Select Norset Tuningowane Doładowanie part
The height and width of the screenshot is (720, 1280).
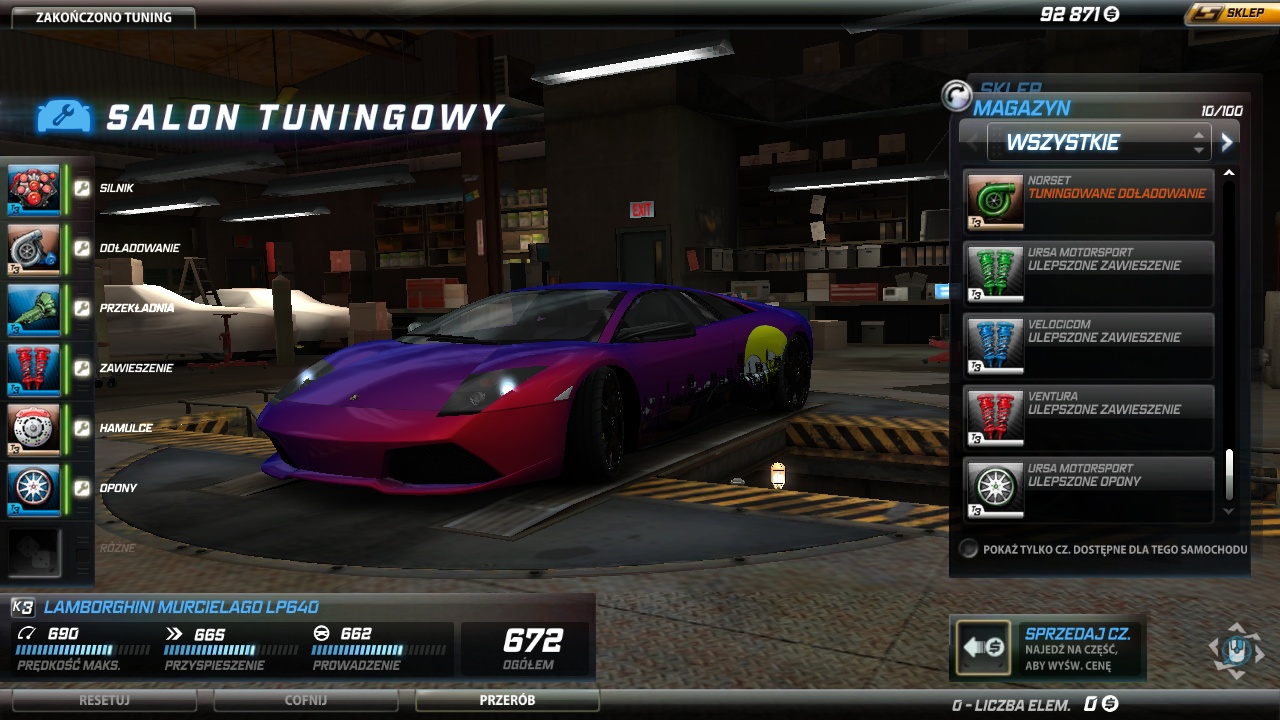[1089, 201]
